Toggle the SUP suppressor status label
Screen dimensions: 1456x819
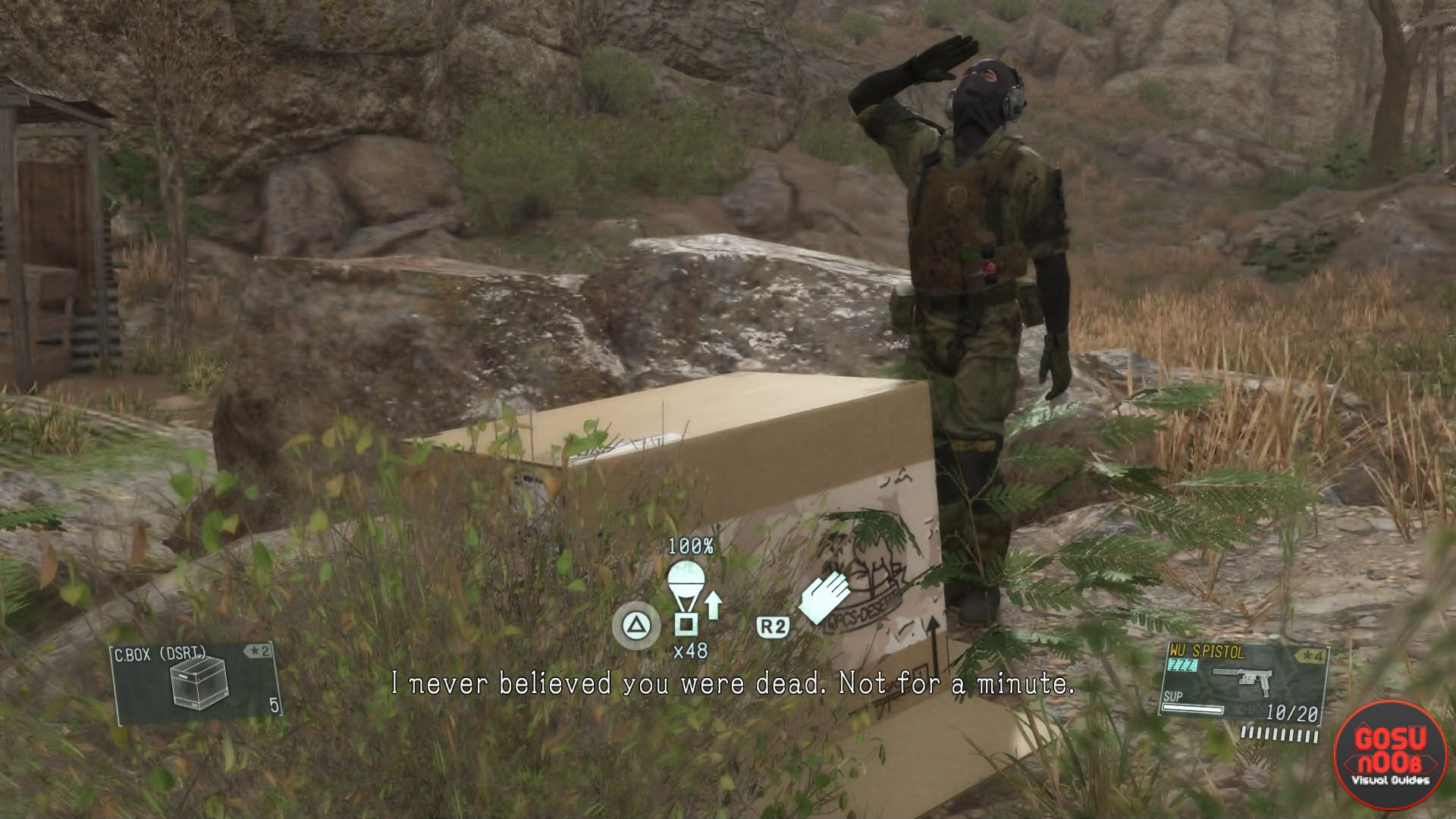1172,696
